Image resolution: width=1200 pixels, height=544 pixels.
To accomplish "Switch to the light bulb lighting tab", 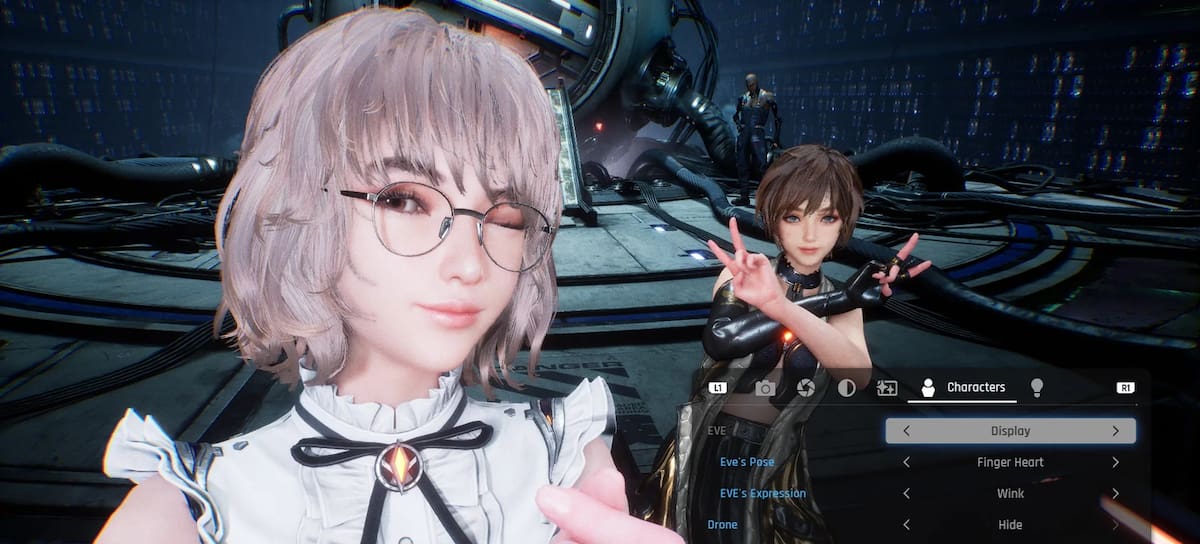I will 1037,388.
